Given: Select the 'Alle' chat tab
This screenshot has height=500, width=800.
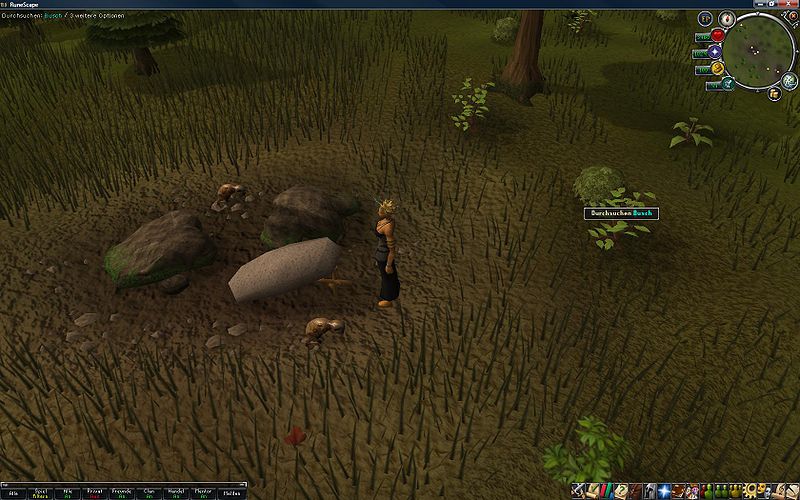Looking at the screenshot, I should (x=15, y=492).
